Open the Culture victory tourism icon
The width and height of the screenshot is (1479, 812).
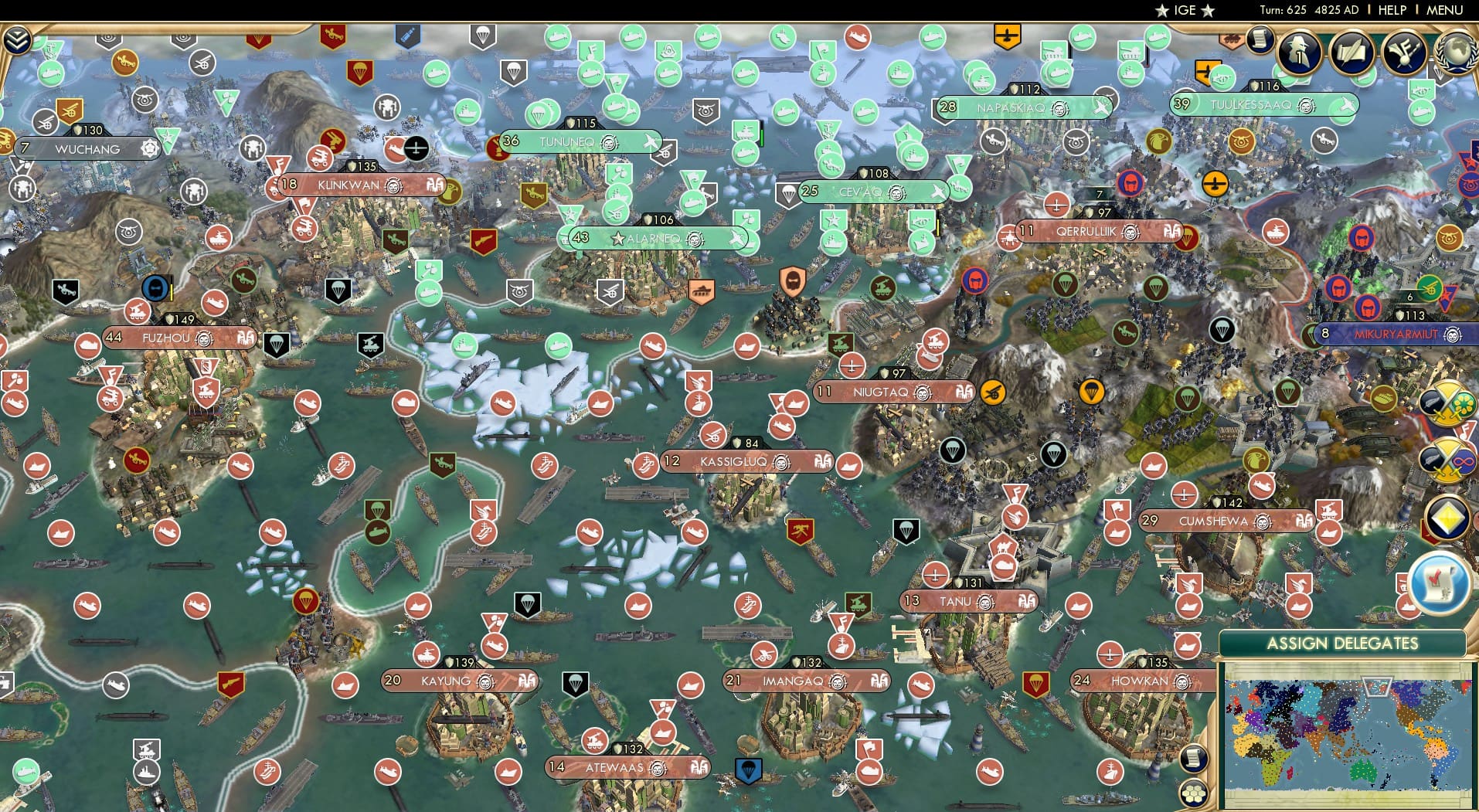point(1403,53)
